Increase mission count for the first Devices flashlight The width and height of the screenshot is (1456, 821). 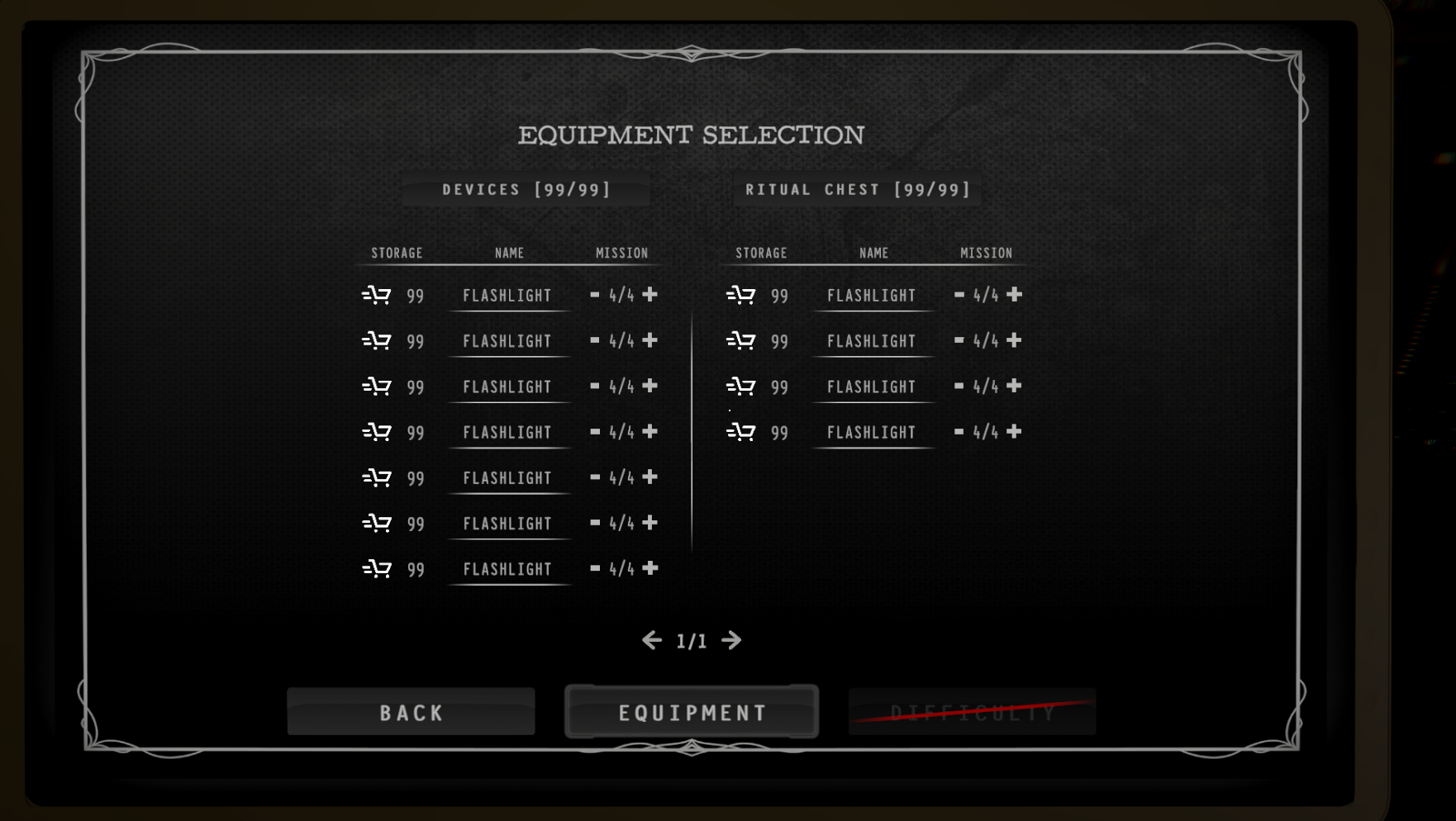click(x=650, y=294)
